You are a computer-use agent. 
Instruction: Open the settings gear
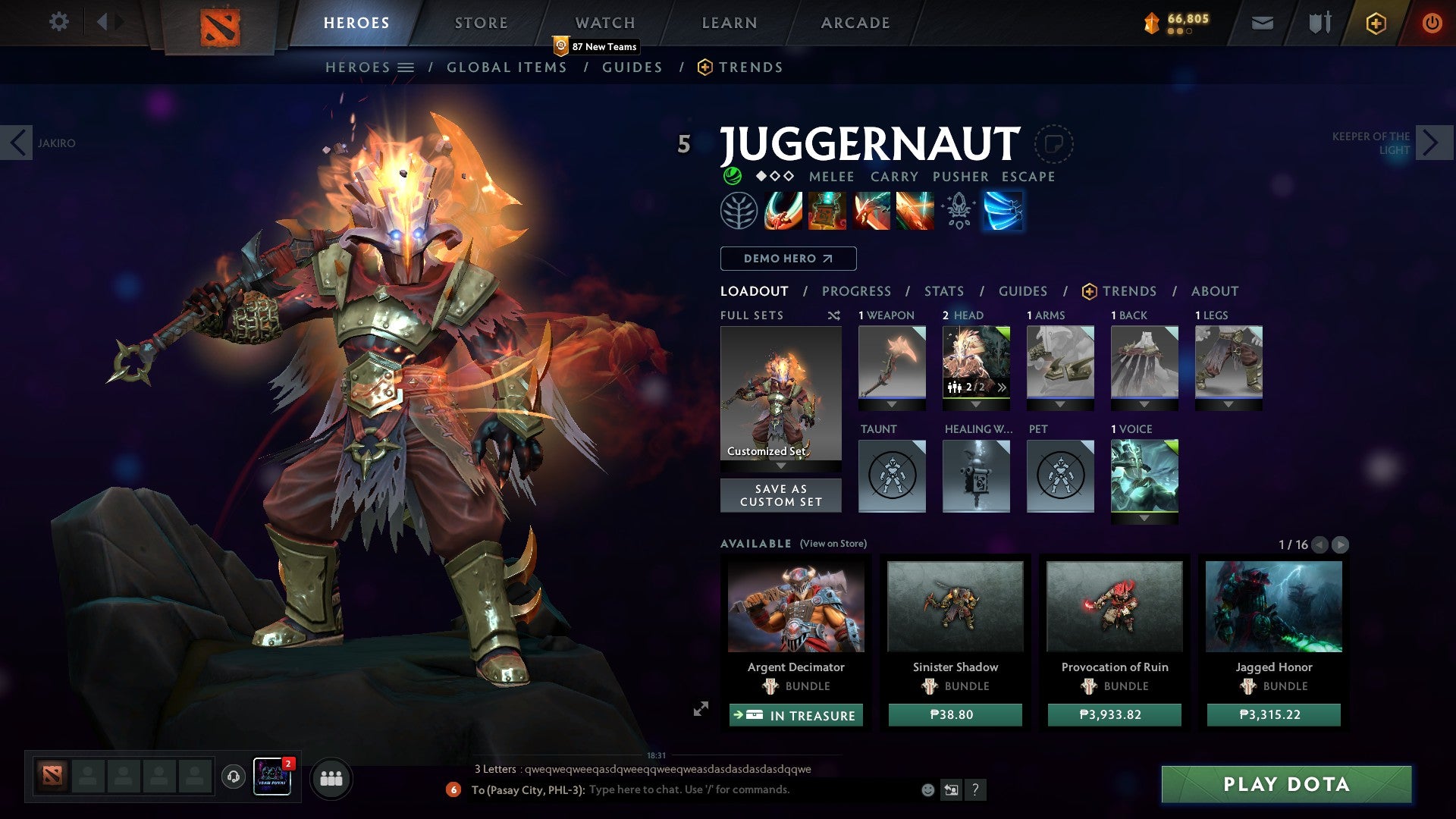[x=58, y=22]
